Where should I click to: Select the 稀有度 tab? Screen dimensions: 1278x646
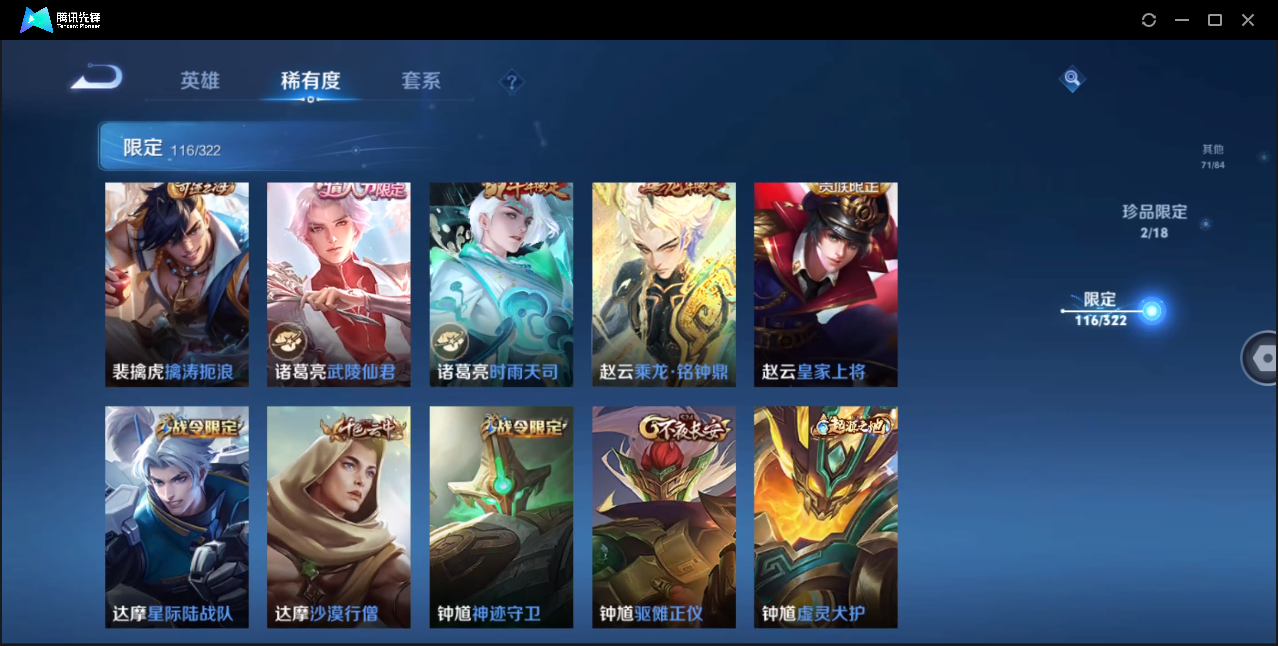point(310,81)
